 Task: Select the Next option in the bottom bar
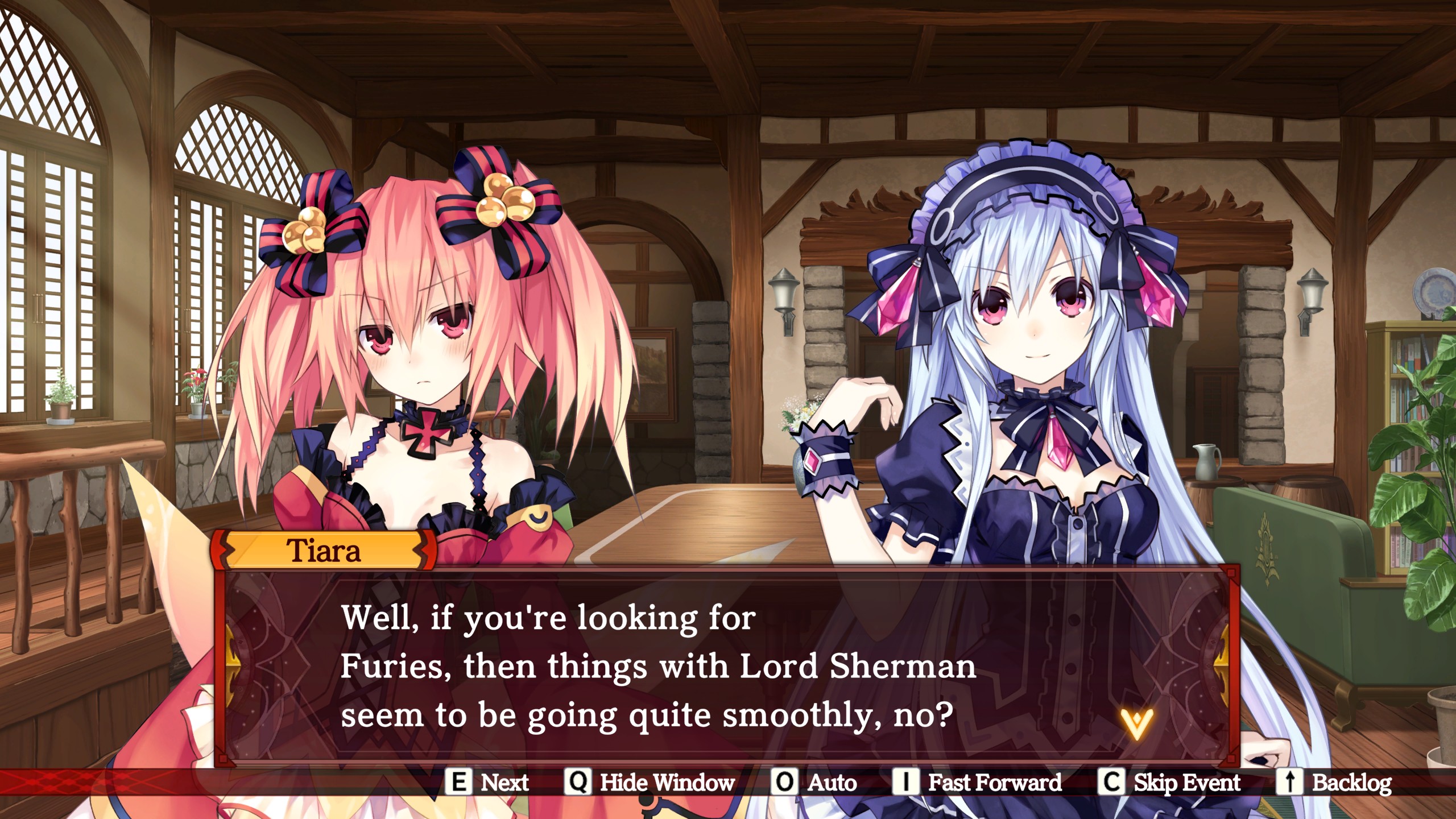point(488,783)
